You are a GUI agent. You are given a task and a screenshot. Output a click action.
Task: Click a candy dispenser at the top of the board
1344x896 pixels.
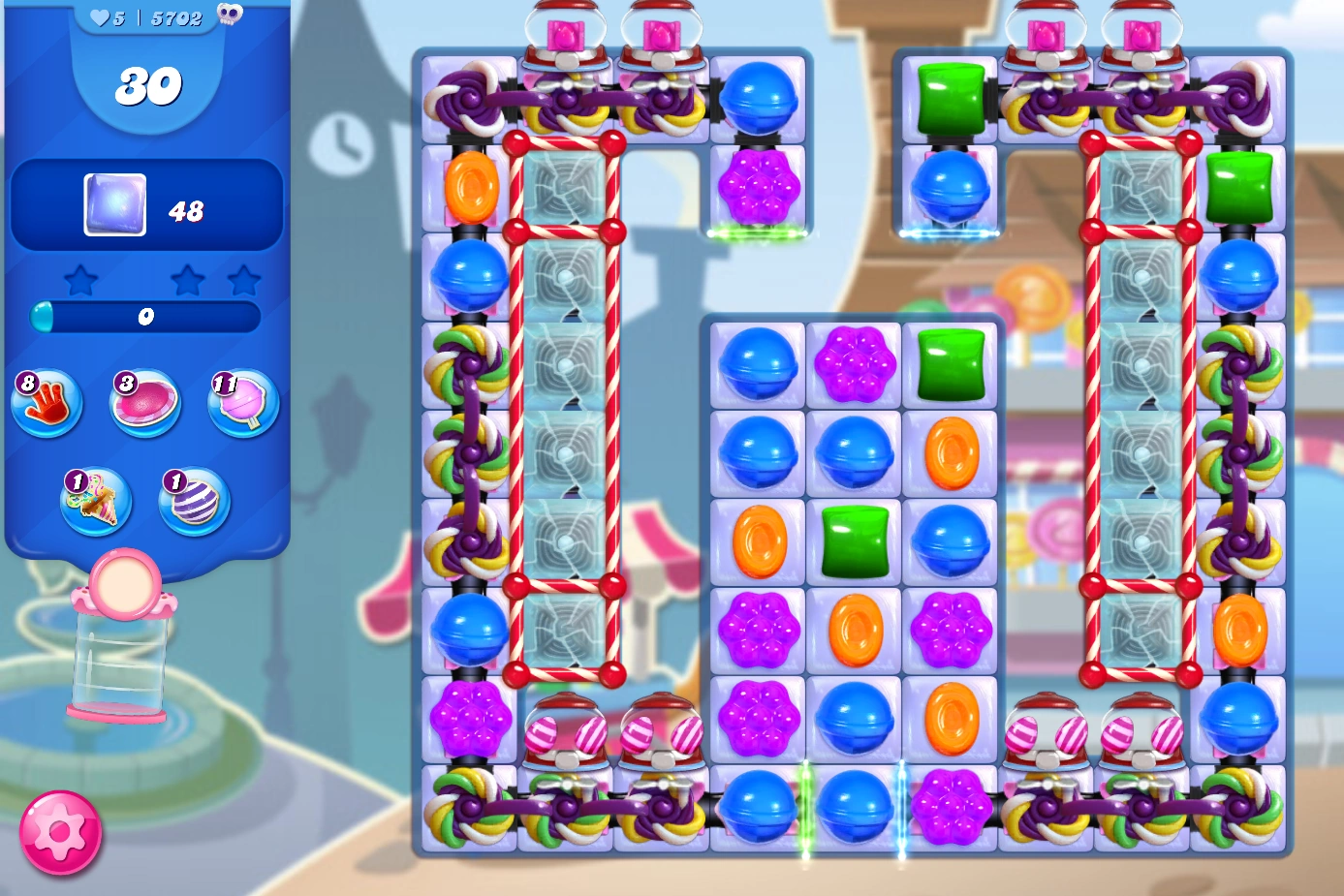[567, 29]
